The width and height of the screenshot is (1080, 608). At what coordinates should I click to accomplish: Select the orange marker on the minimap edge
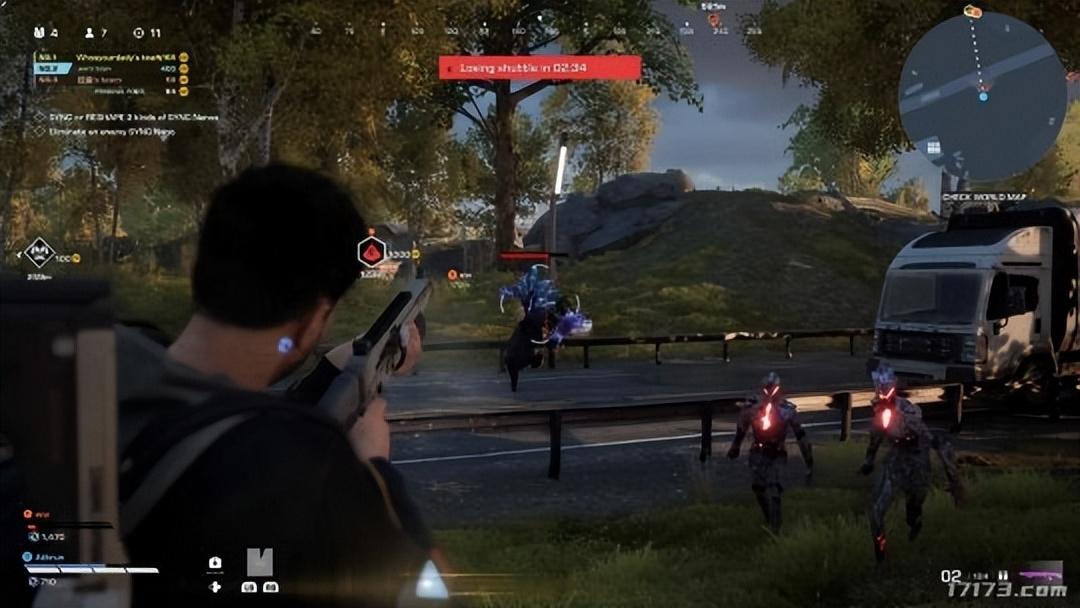(x=973, y=12)
